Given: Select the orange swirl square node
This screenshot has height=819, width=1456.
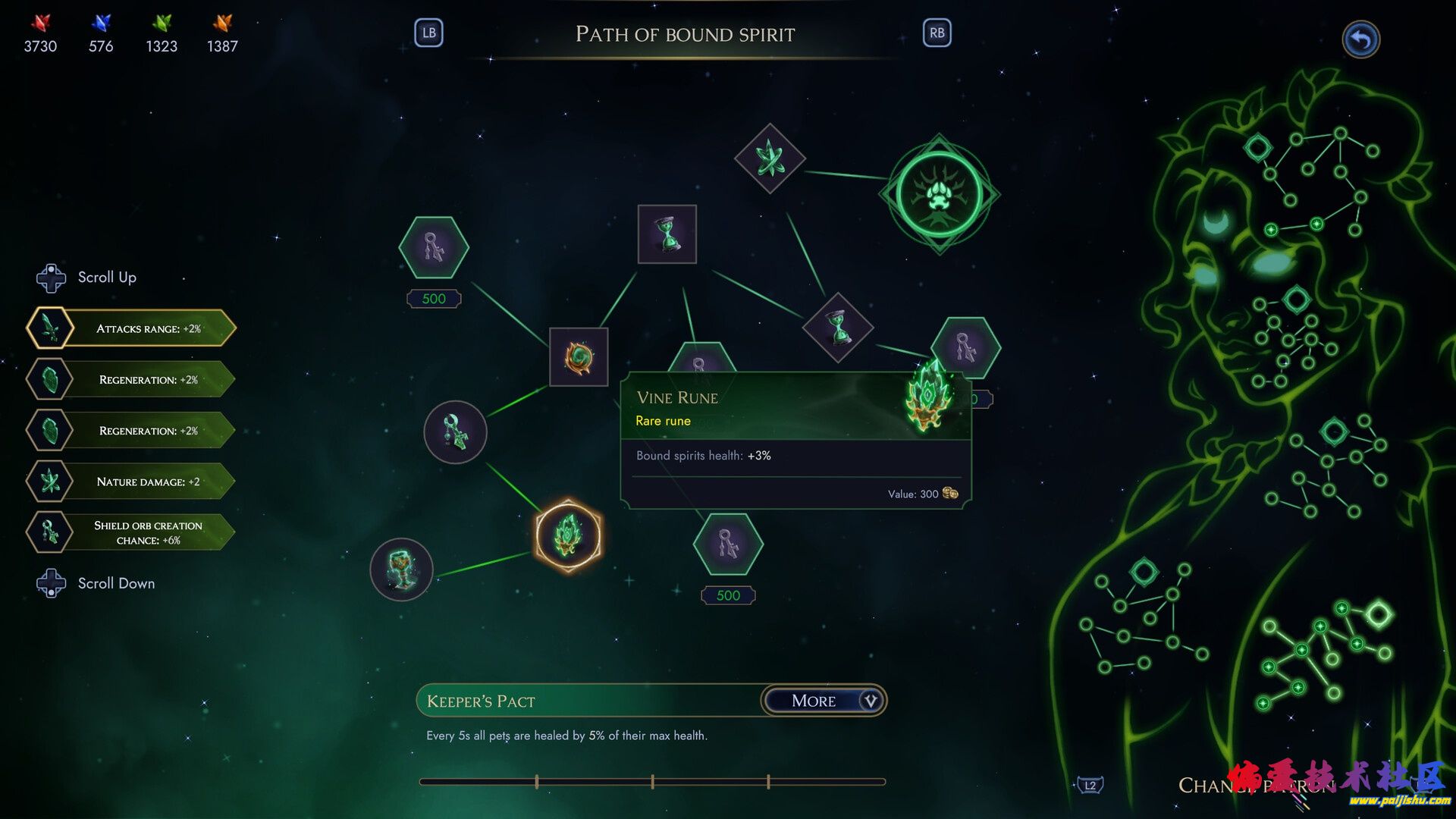Looking at the screenshot, I should pyautogui.click(x=579, y=357).
